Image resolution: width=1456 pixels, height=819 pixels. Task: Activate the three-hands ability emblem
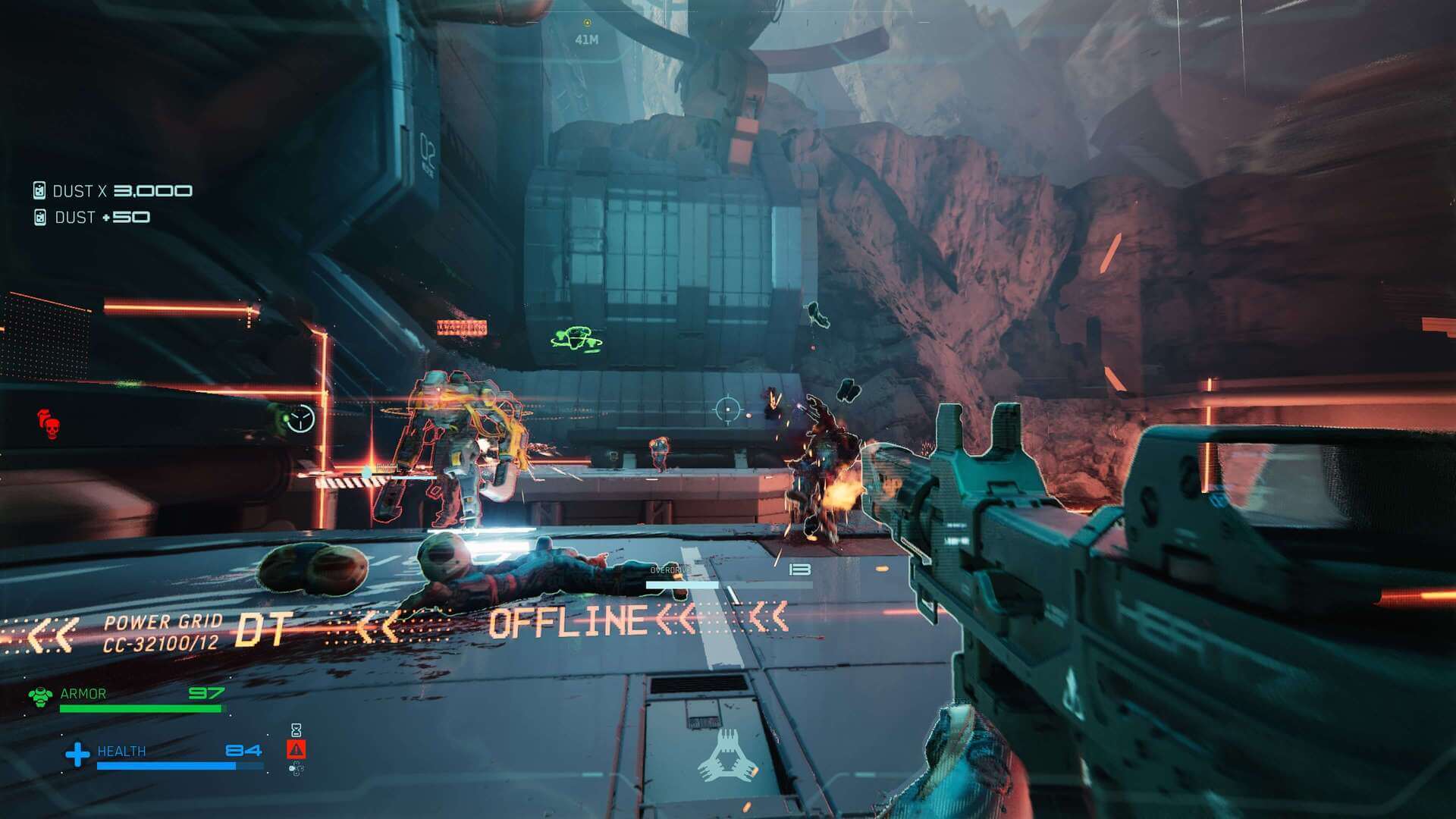[x=727, y=756]
